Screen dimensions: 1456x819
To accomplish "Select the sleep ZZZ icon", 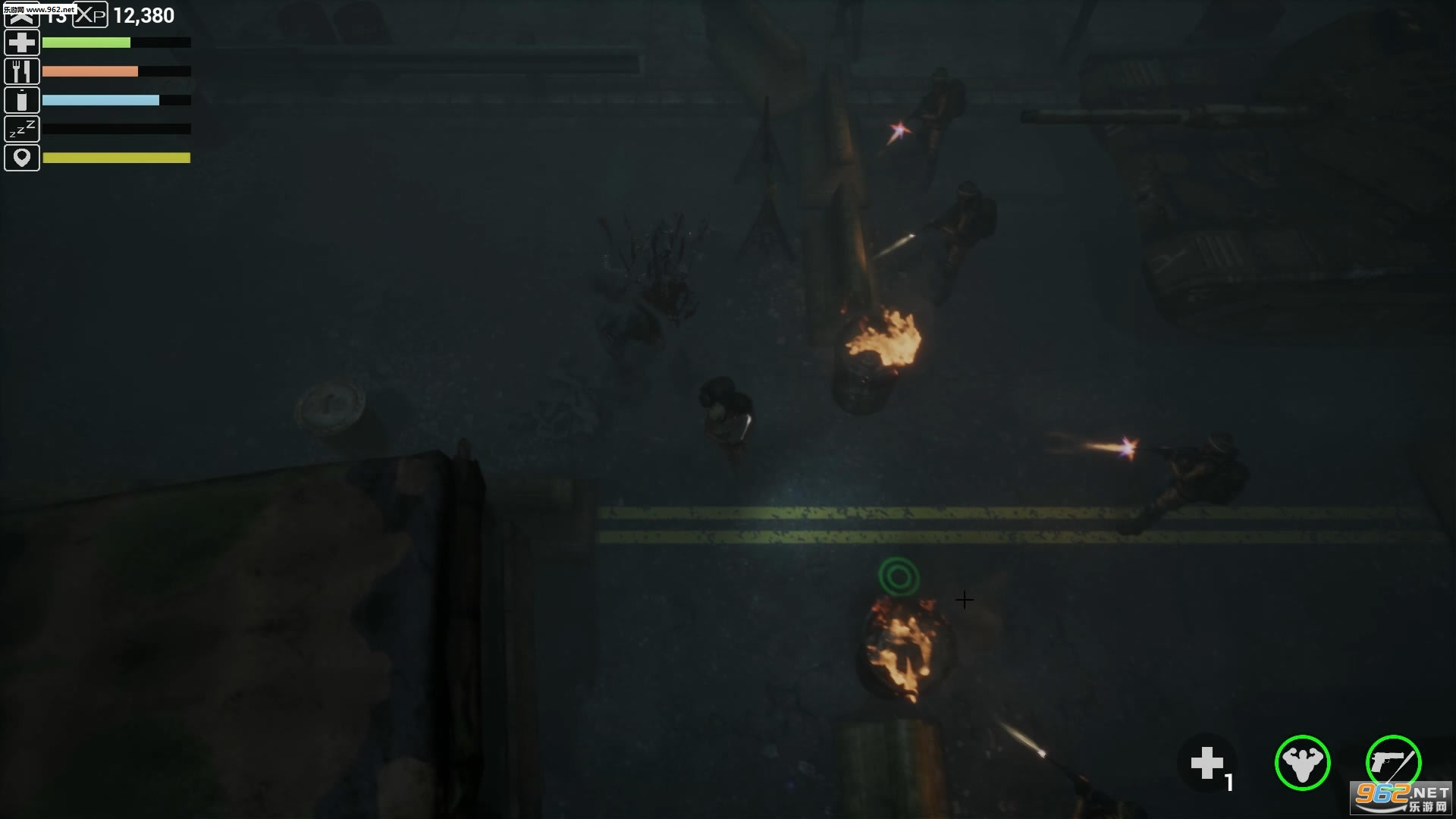I will pos(22,128).
